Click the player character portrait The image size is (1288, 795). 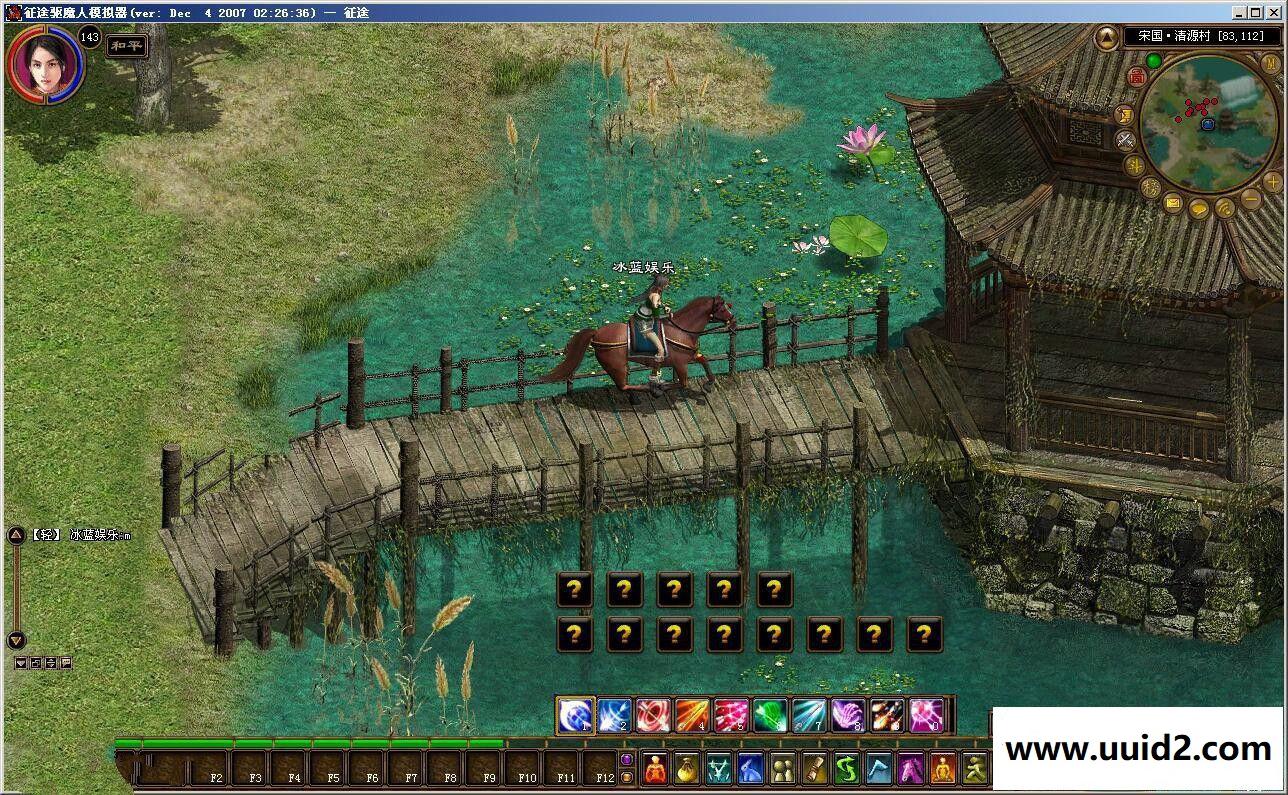tap(43, 62)
